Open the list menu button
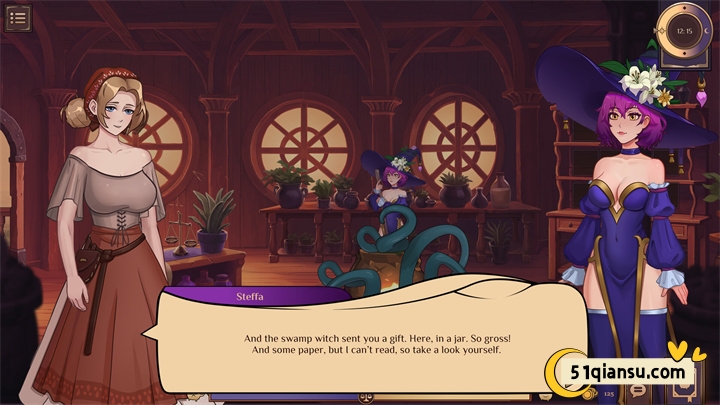 [x=17, y=18]
